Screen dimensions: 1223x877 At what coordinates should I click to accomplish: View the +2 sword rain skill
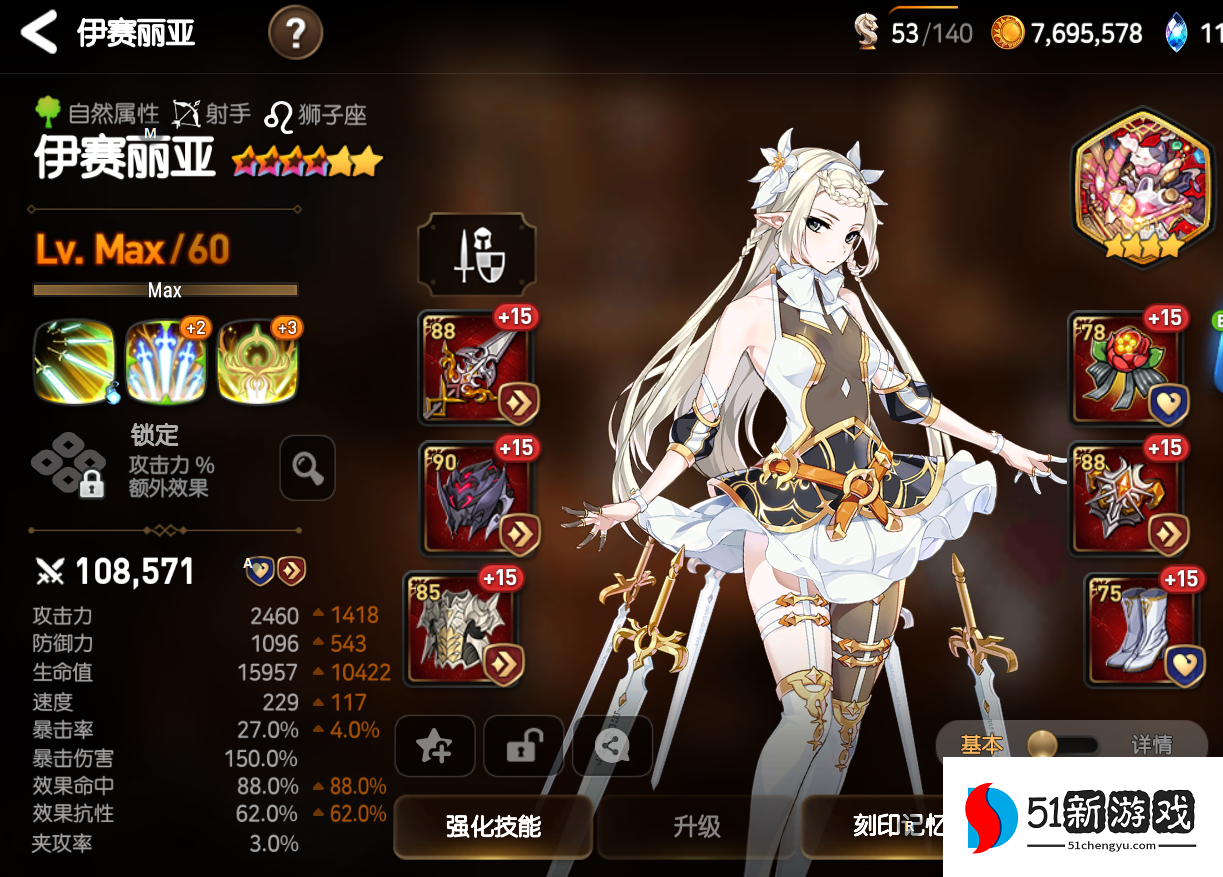coord(166,361)
